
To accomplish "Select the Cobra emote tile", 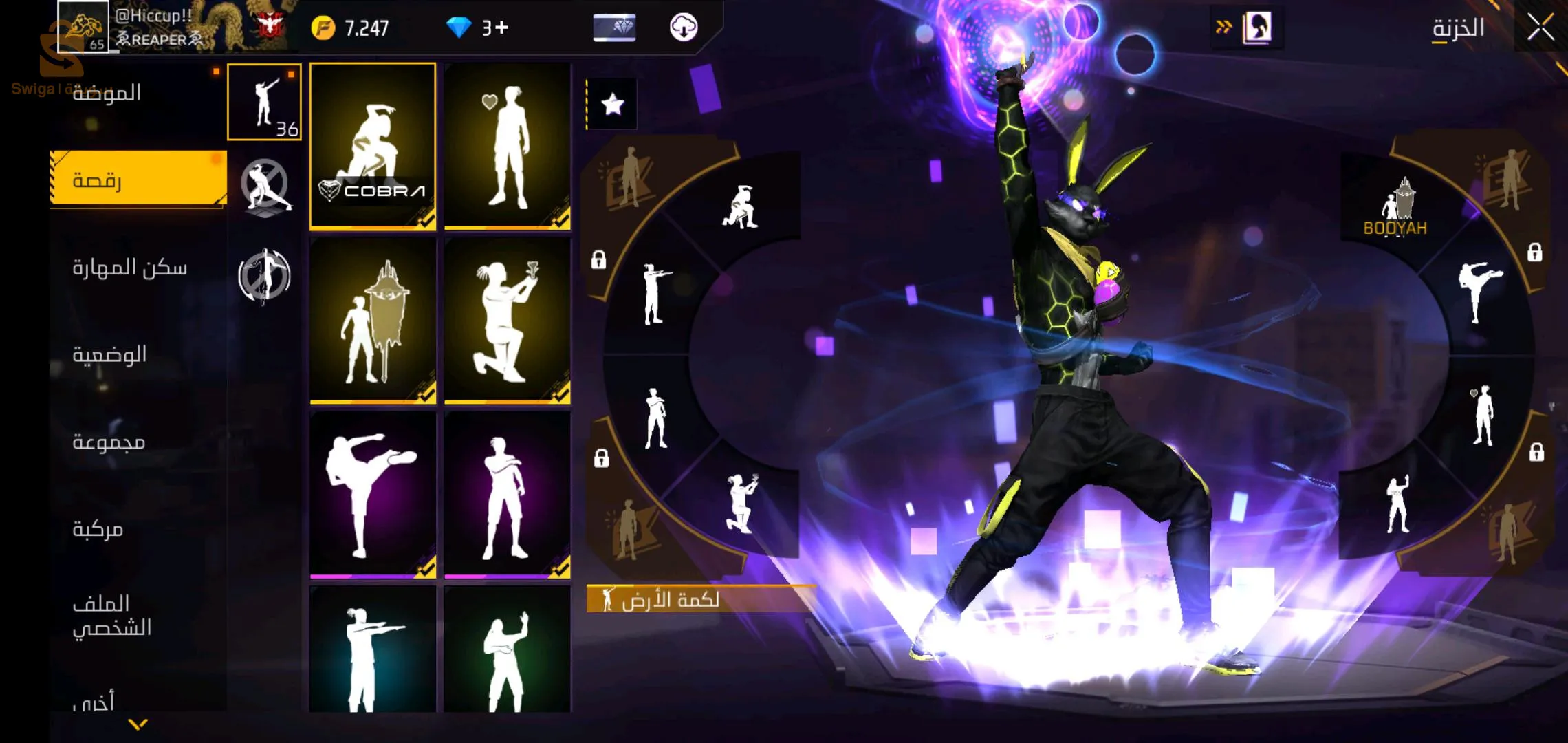I will (x=373, y=146).
